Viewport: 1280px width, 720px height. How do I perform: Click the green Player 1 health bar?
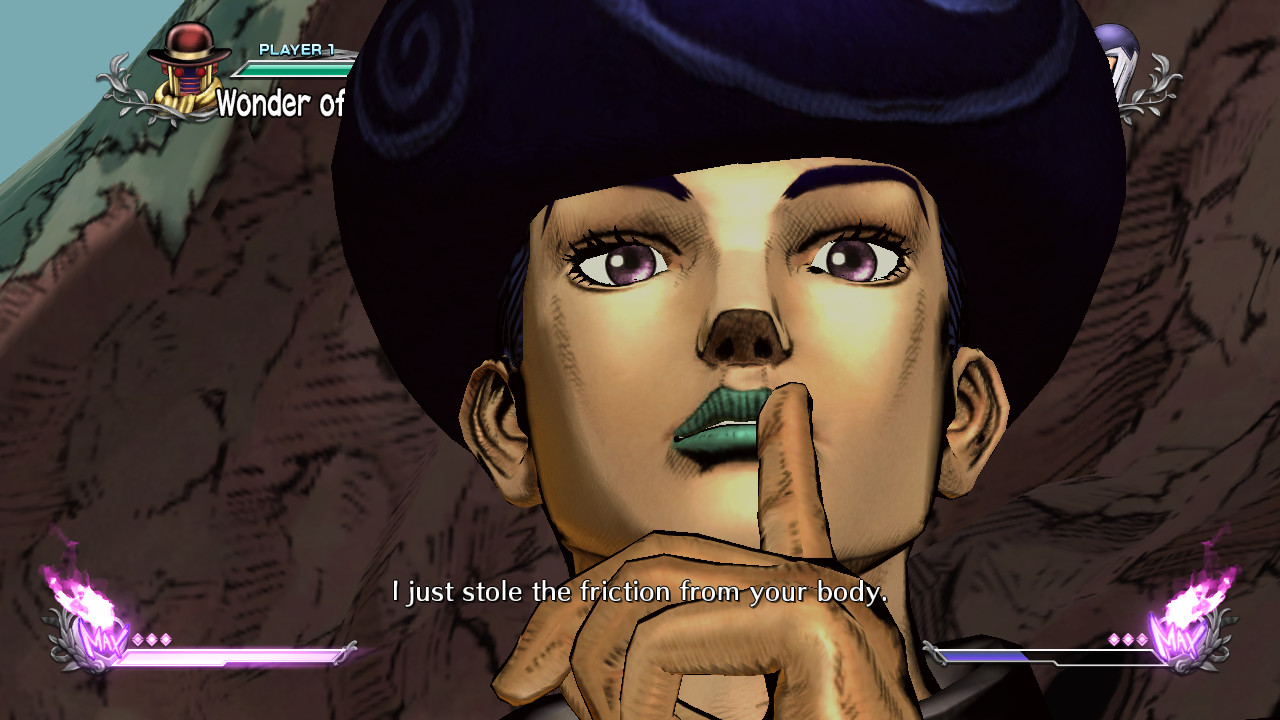(x=293, y=68)
